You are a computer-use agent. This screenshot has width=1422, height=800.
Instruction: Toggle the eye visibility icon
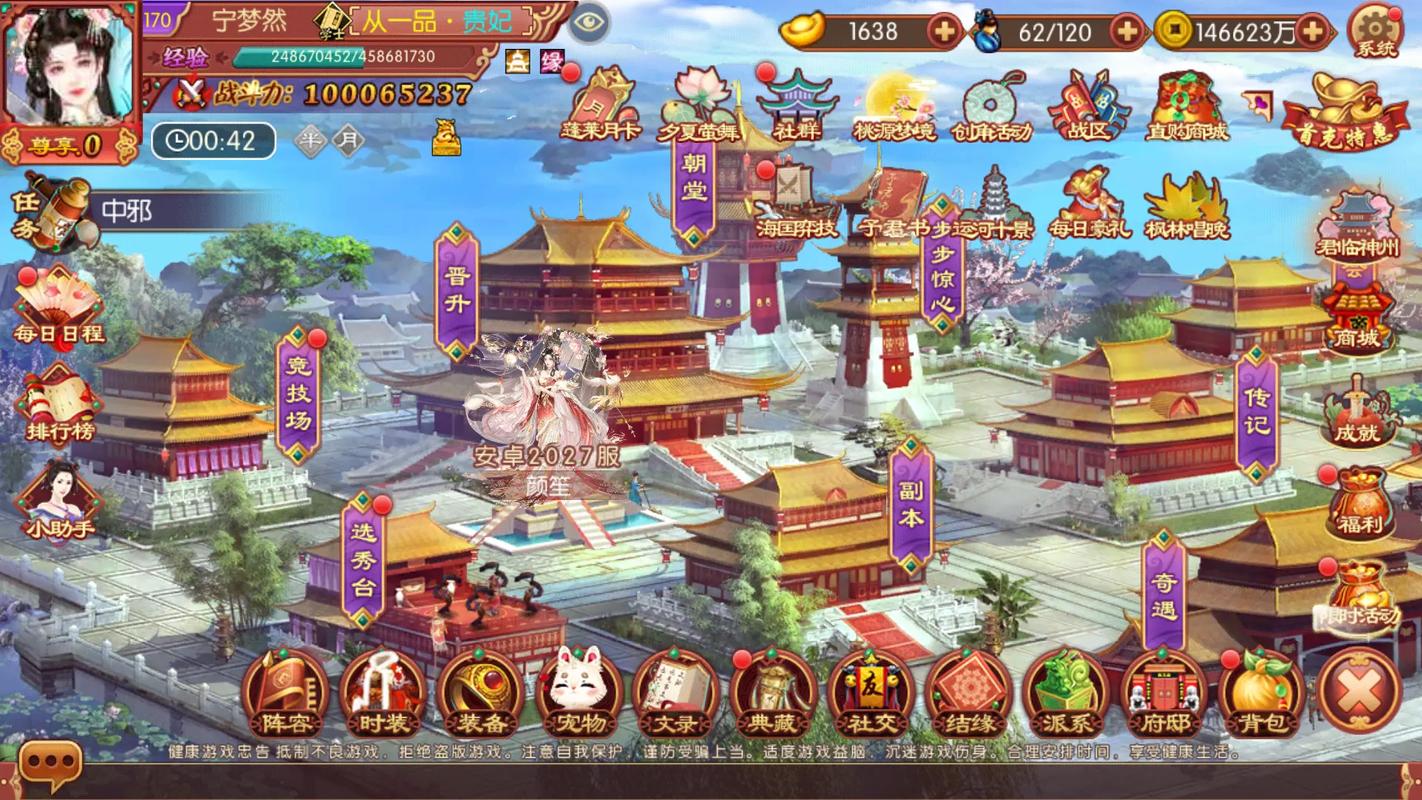tap(590, 21)
